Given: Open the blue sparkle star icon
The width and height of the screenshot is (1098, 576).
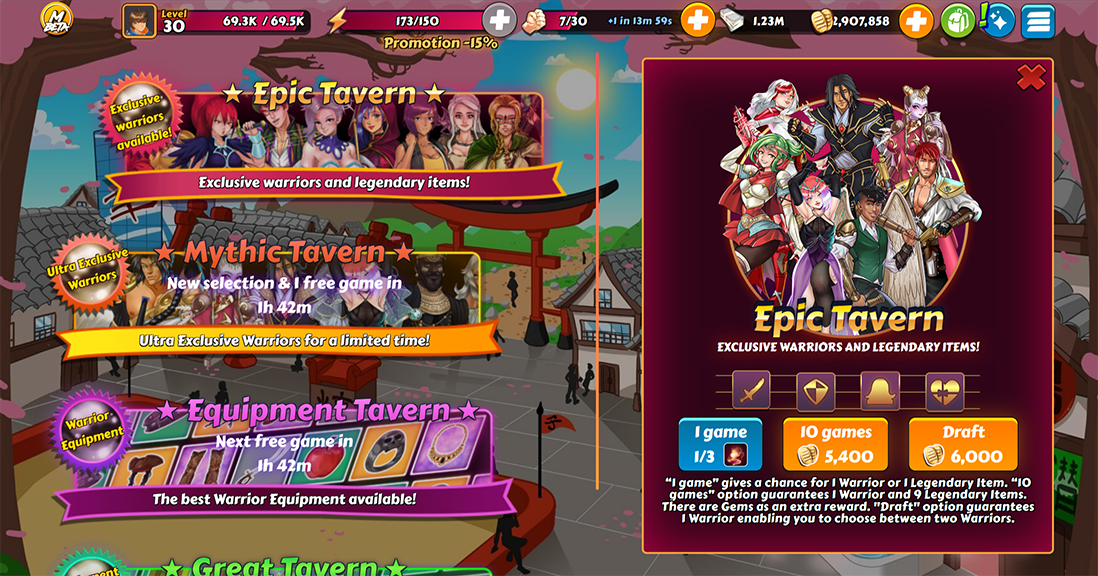Looking at the screenshot, I should tap(998, 20).
